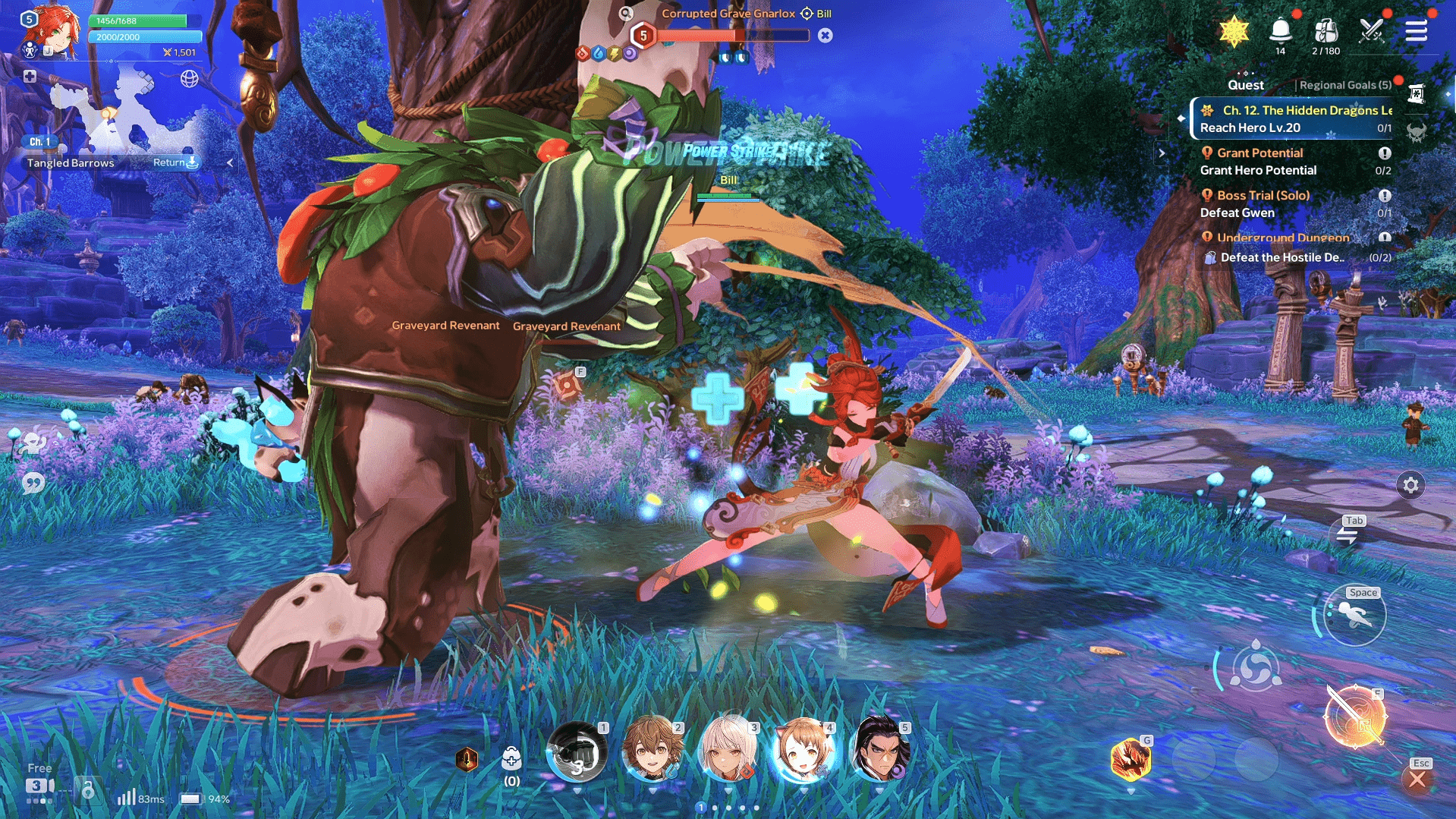This screenshot has width=1456, height=819.
Task: Activate the dodge dash skill
Action: click(1354, 616)
